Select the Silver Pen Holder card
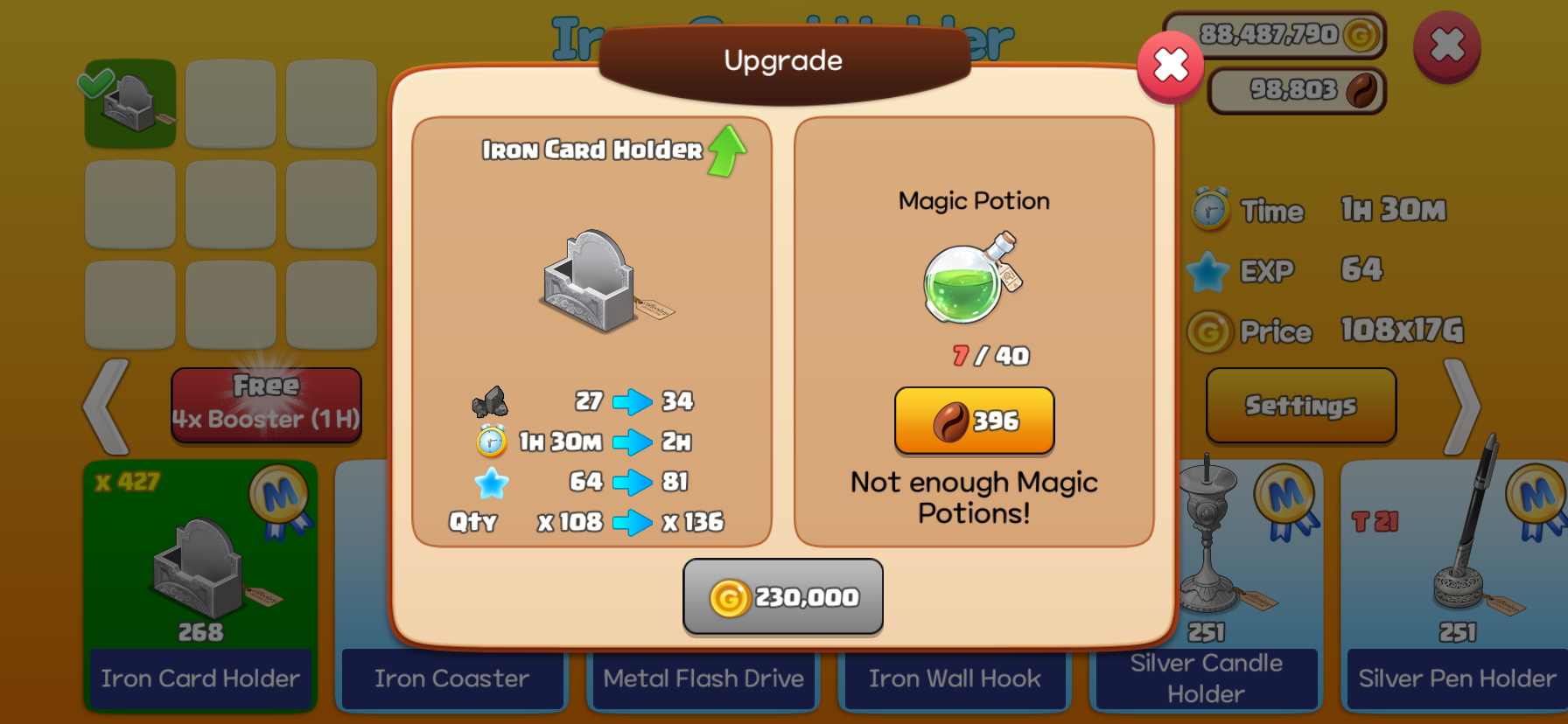 click(x=1456, y=586)
